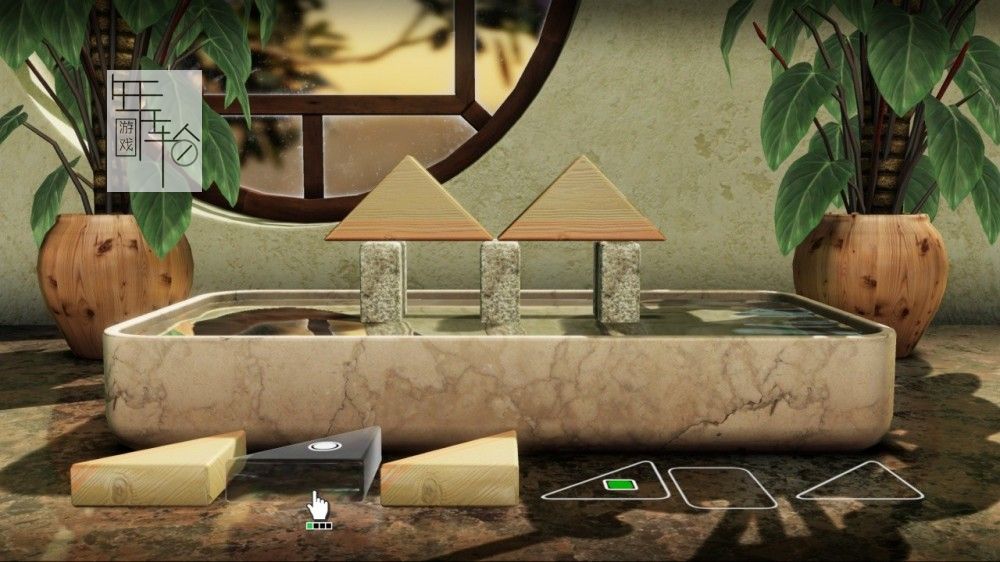Pick the dark glass wedge piece
The height and width of the screenshot is (562, 1000).
click(310, 461)
